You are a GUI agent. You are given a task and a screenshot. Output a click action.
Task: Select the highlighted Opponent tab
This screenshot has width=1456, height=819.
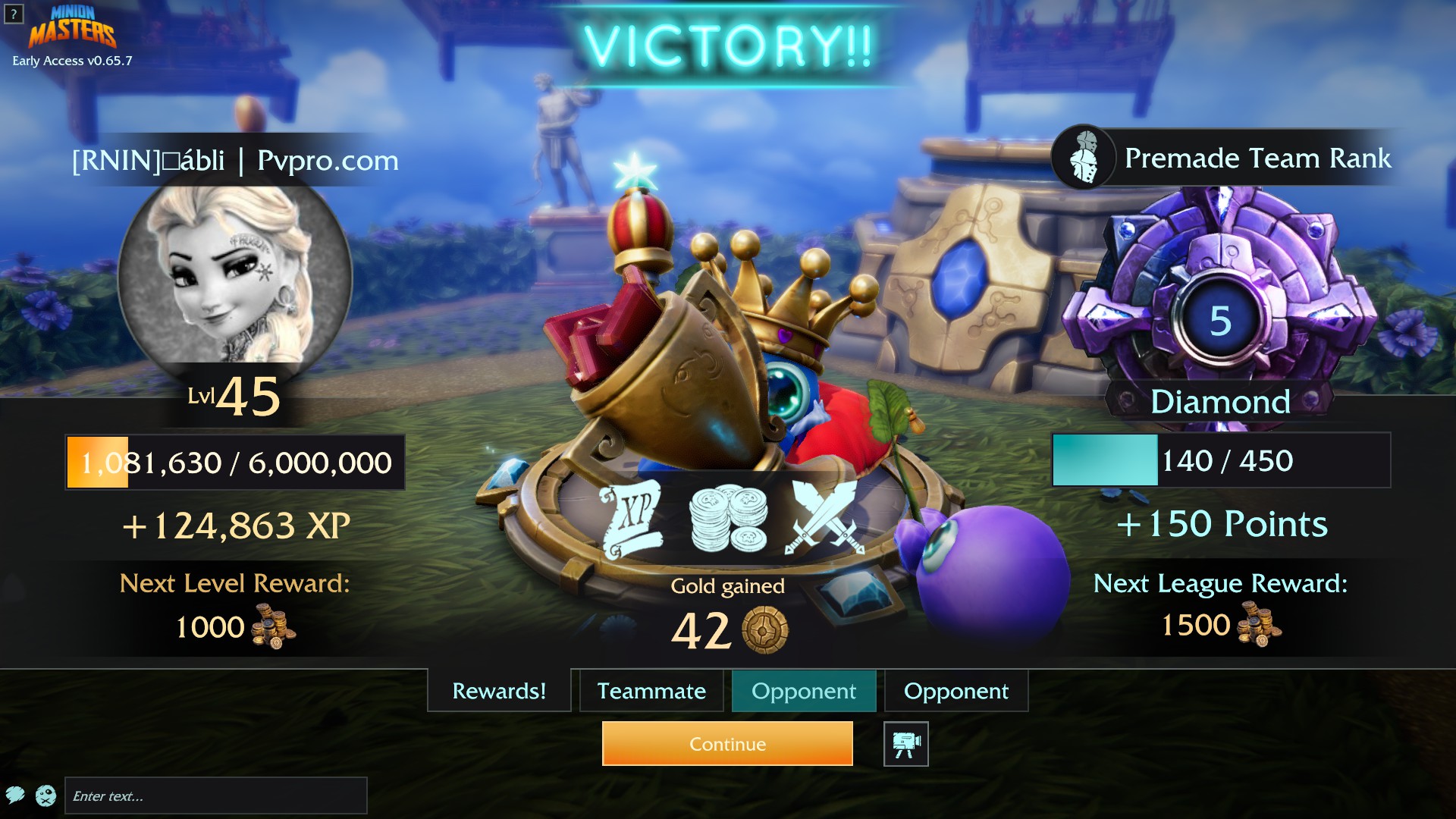(x=803, y=691)
